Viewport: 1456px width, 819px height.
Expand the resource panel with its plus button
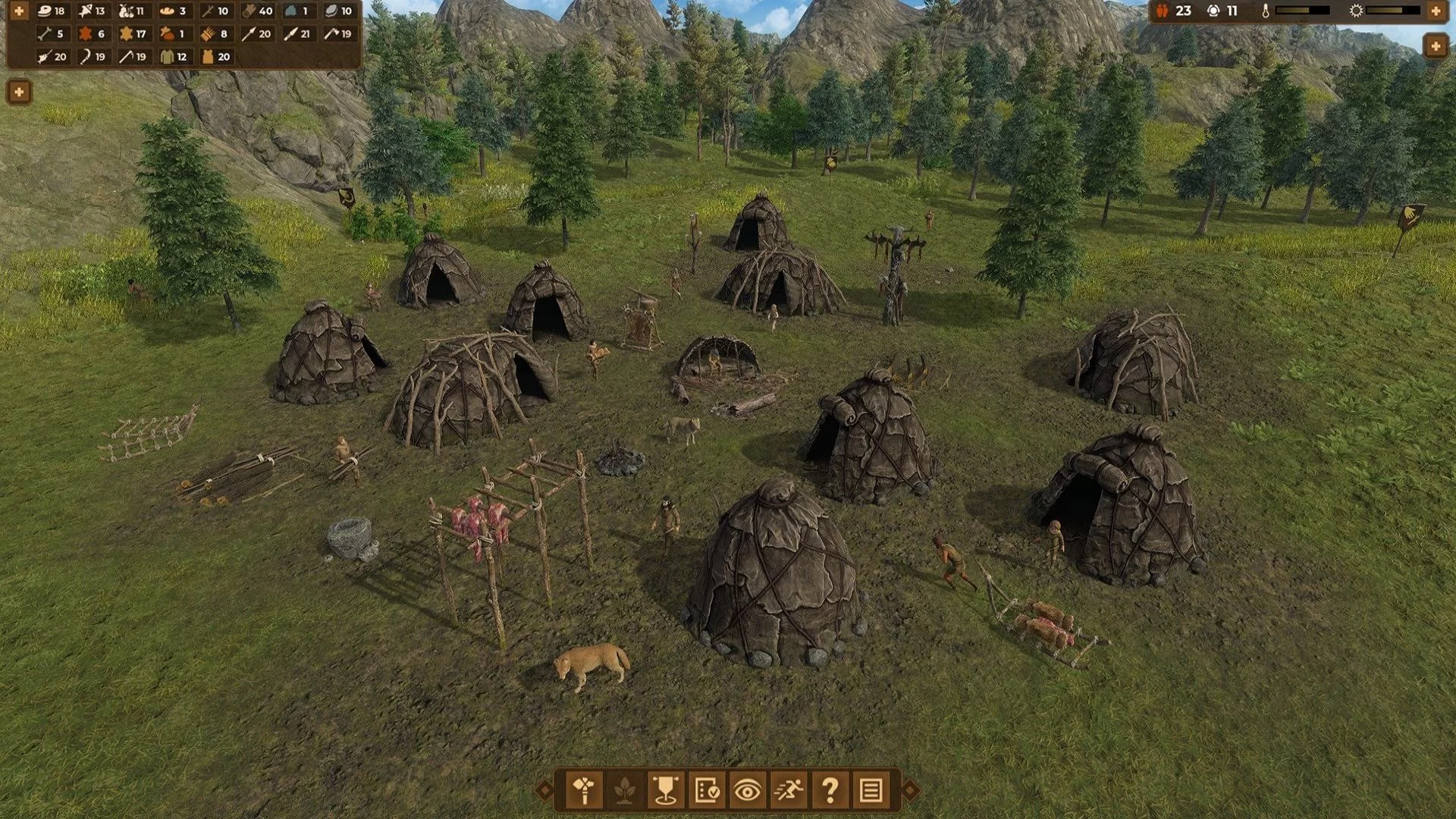(19, 11)
